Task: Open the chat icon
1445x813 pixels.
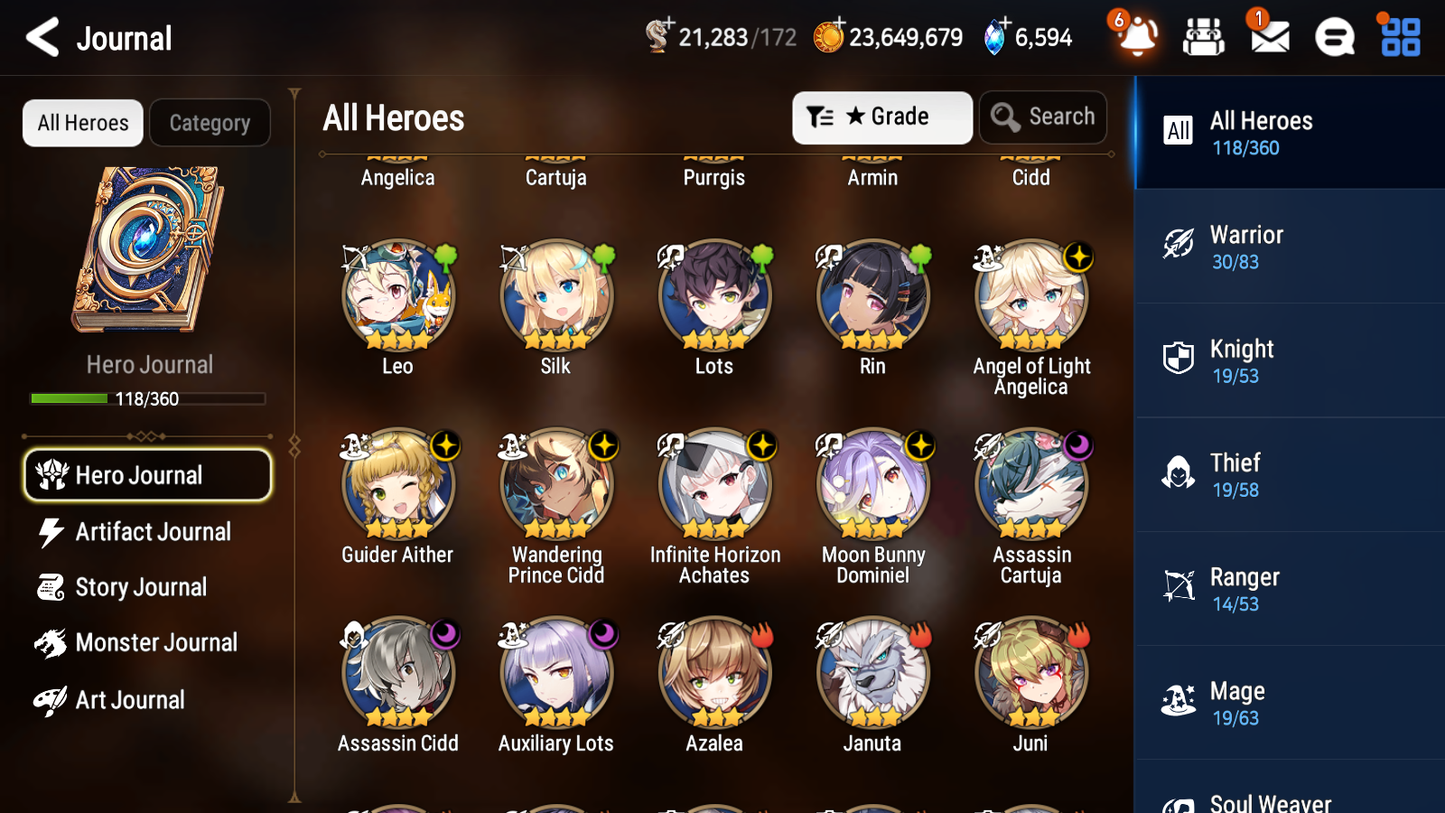Action: tap(1334, 37)
